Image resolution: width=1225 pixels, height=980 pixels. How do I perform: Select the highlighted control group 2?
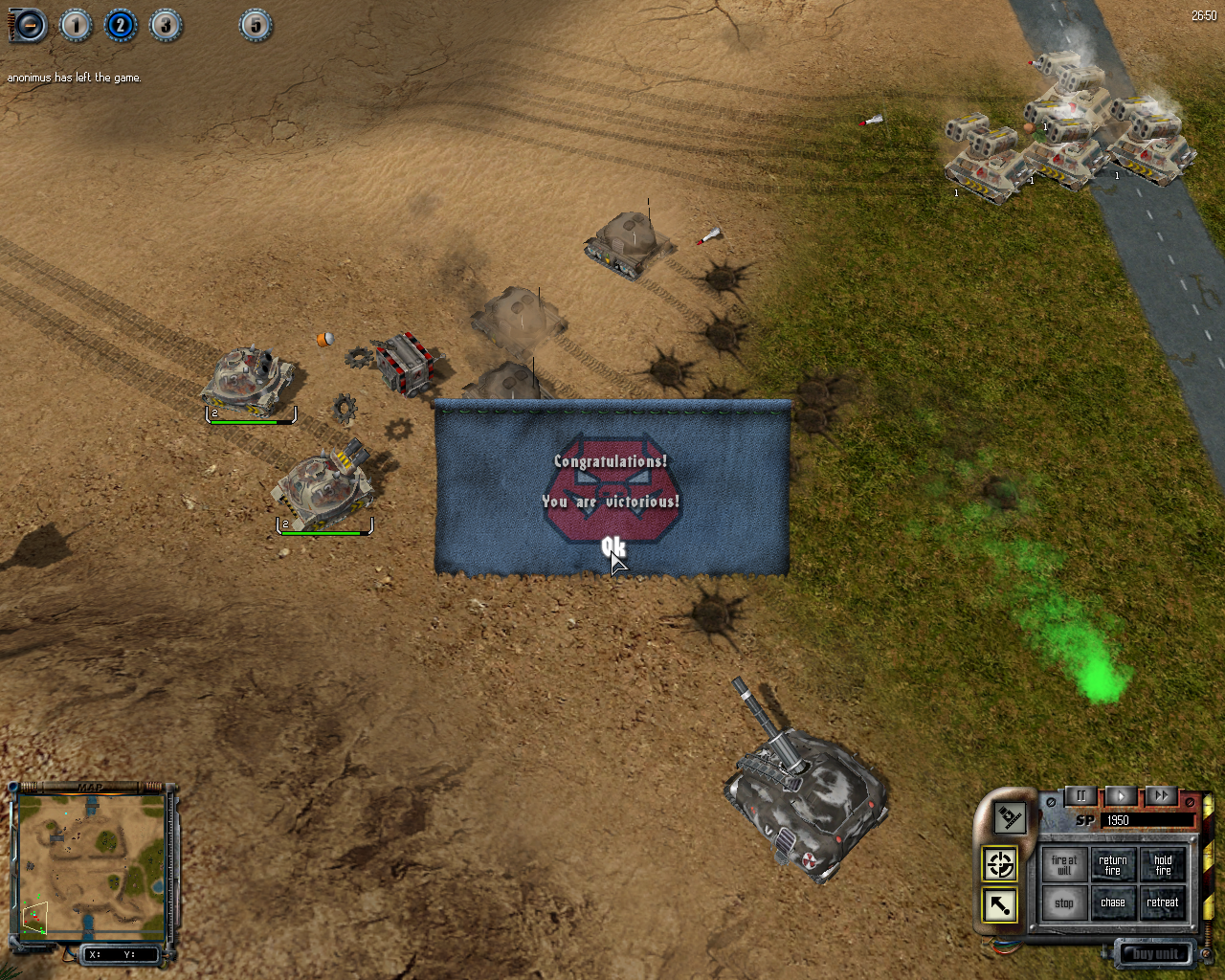click(x=120, y=25)
